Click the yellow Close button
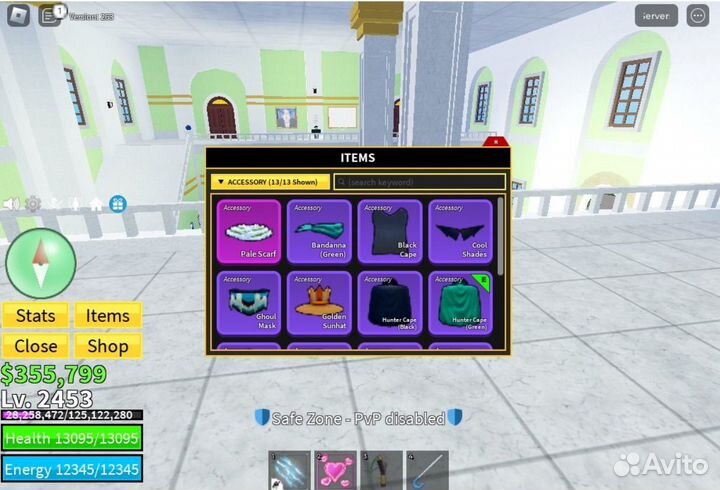Viewport: 720px width, 490px height. pos(35,346)
